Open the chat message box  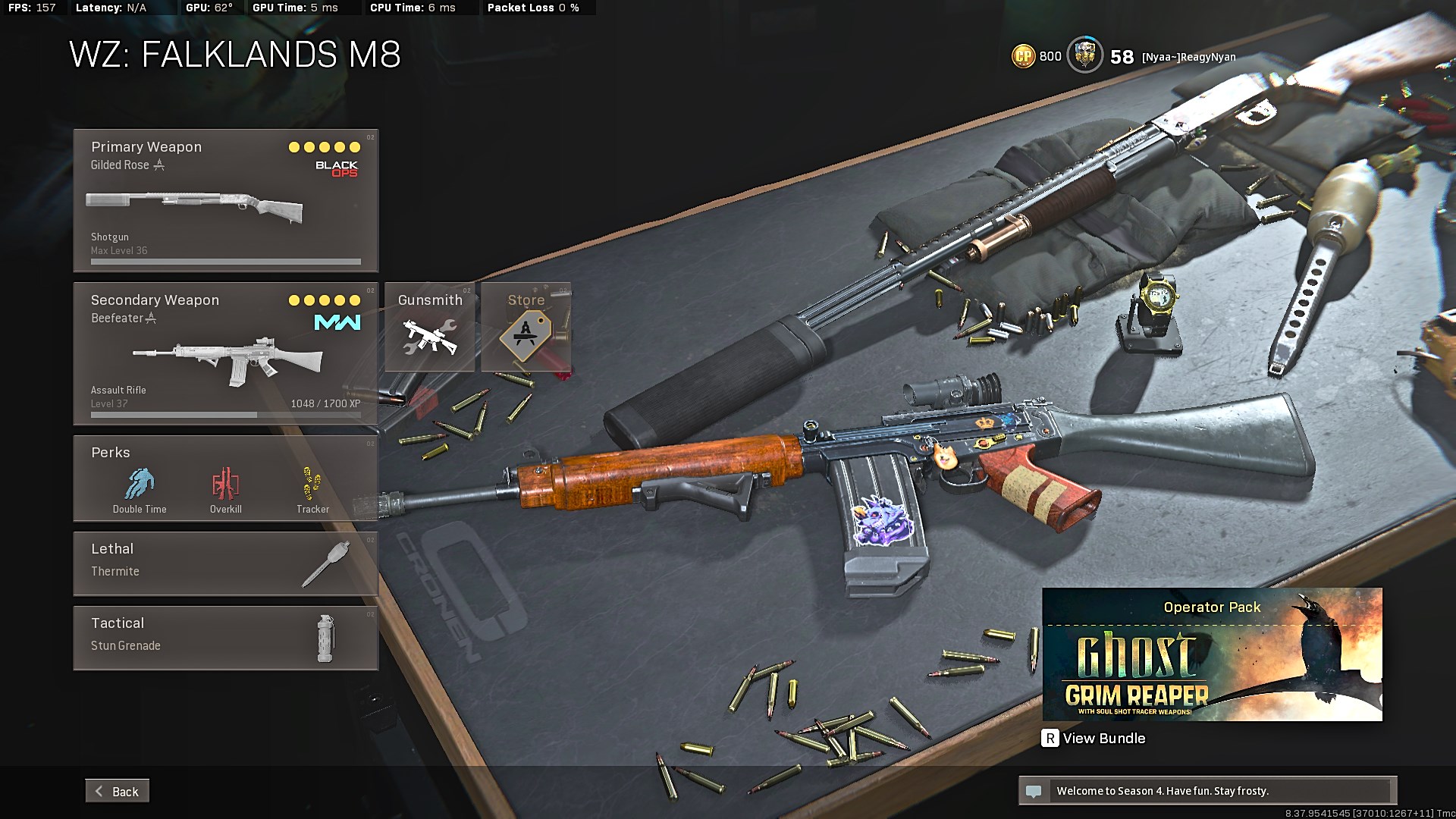click(1207, 791)
